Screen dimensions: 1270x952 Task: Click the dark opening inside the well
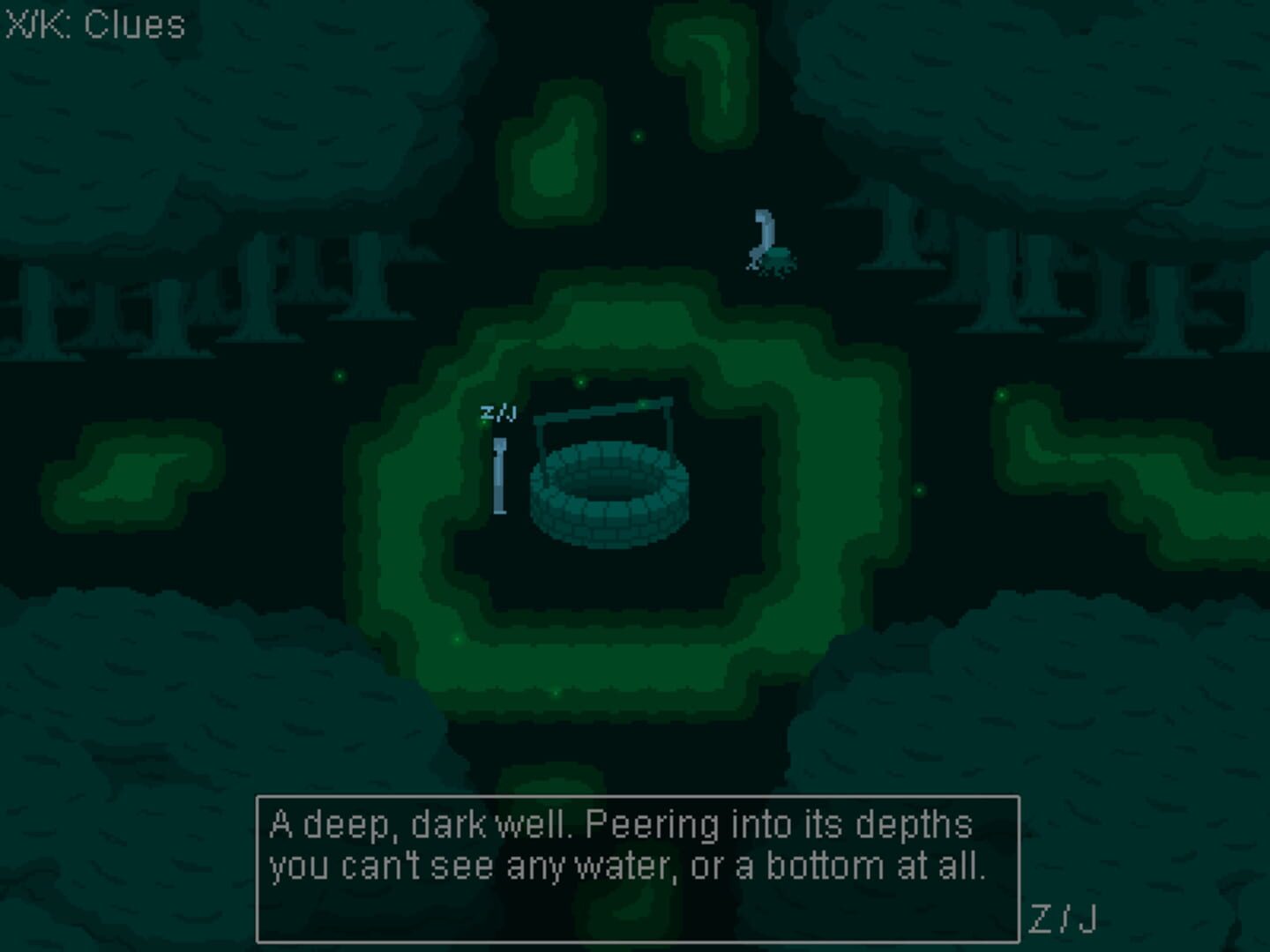(611, 489)
